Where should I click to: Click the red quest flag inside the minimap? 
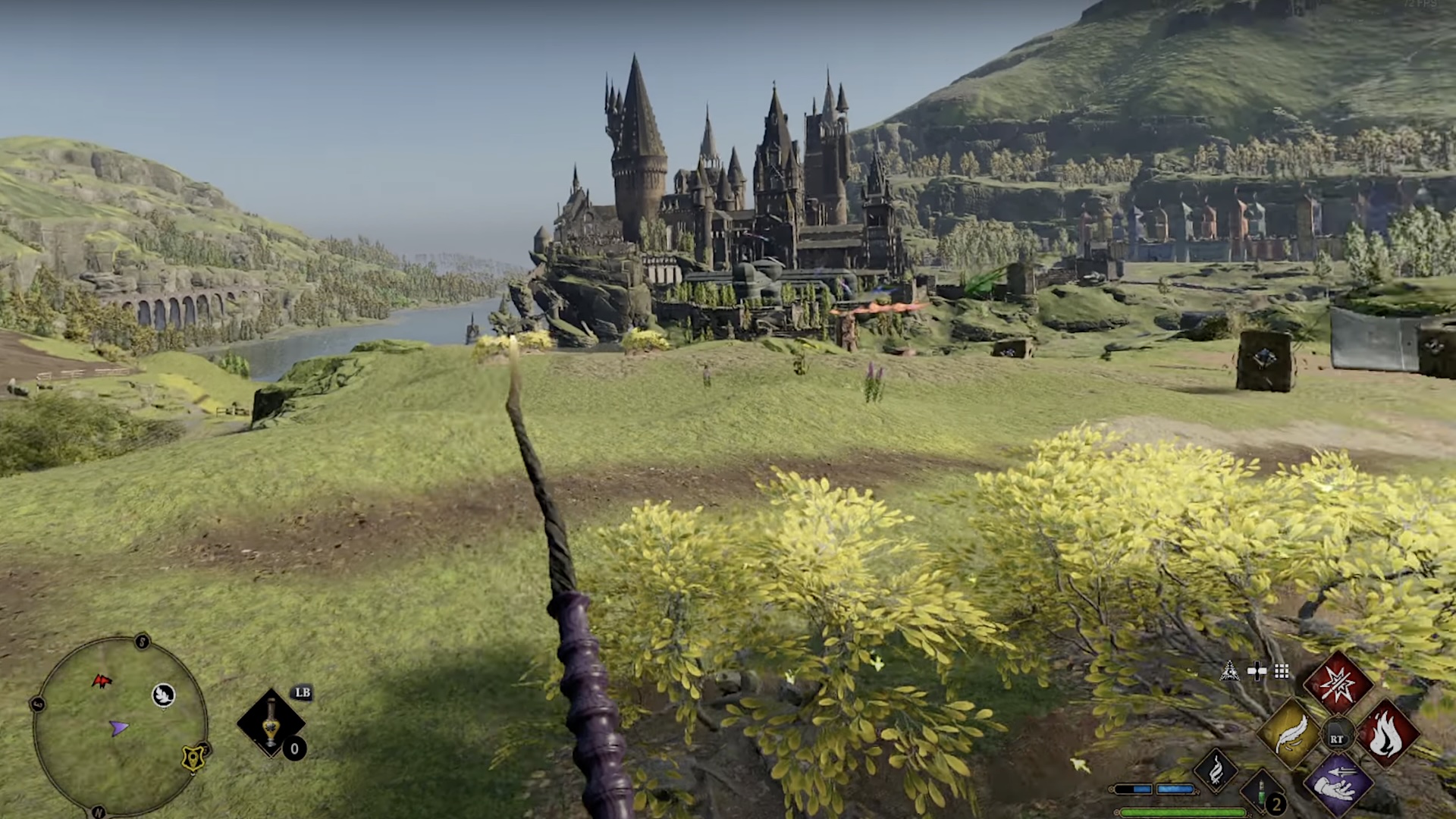tap(102, 681)
